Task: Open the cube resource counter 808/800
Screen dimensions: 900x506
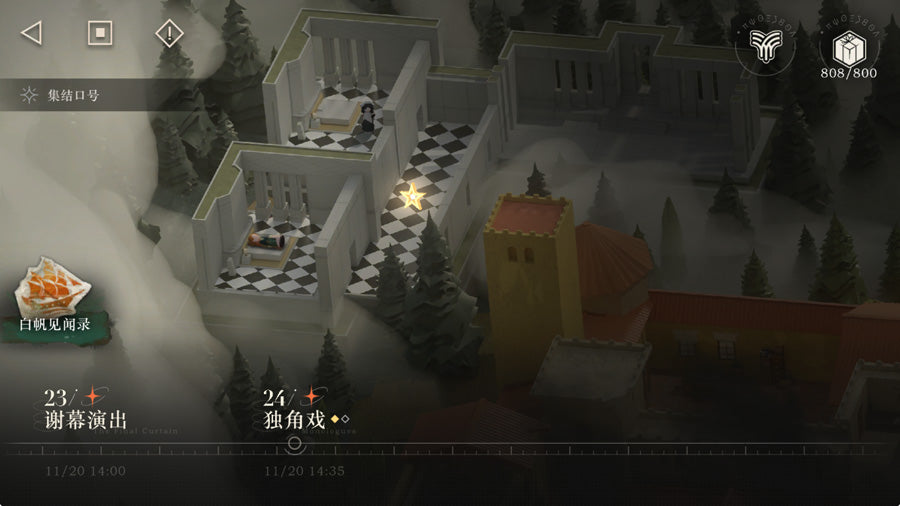Action: [847, 50]
